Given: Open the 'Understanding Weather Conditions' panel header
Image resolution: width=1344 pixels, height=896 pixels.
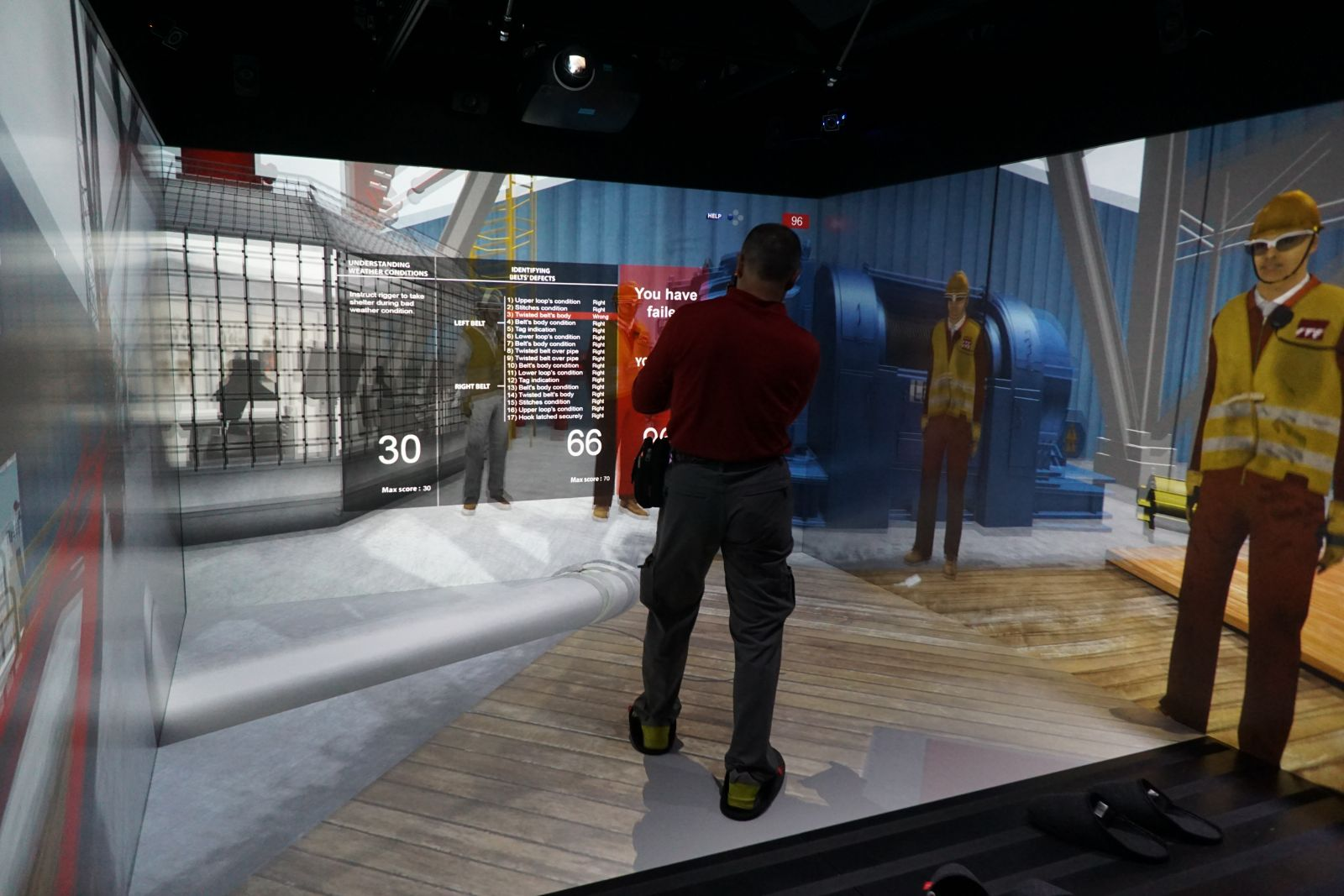Looking at the screenshot, I should coord(387,267).
